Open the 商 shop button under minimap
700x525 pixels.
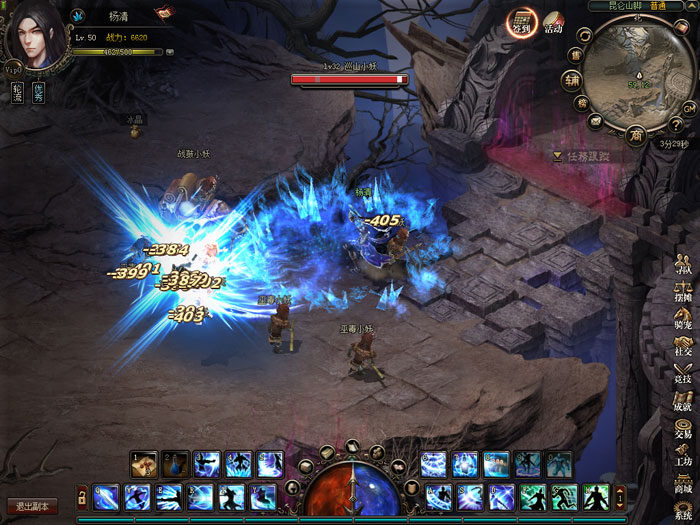(x=636, y=134)
